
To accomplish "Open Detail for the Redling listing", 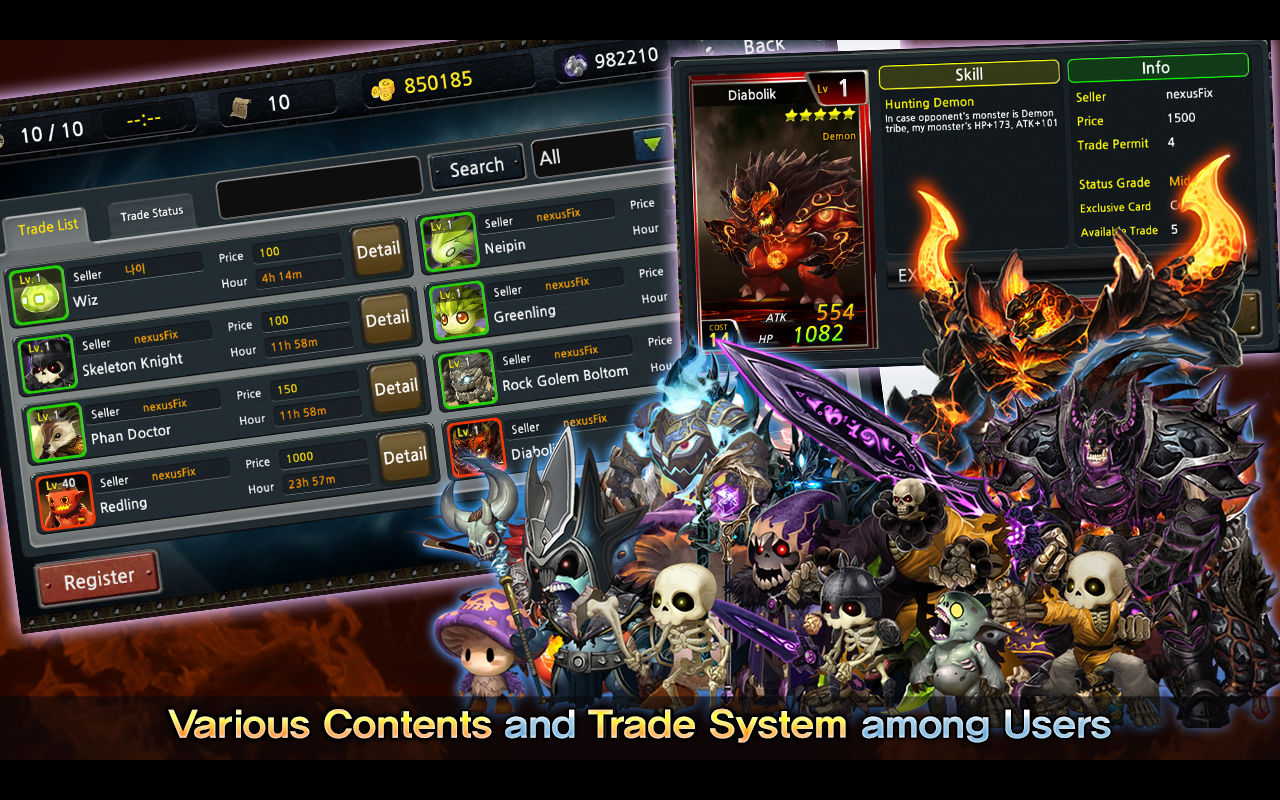I will coord(404,456).
